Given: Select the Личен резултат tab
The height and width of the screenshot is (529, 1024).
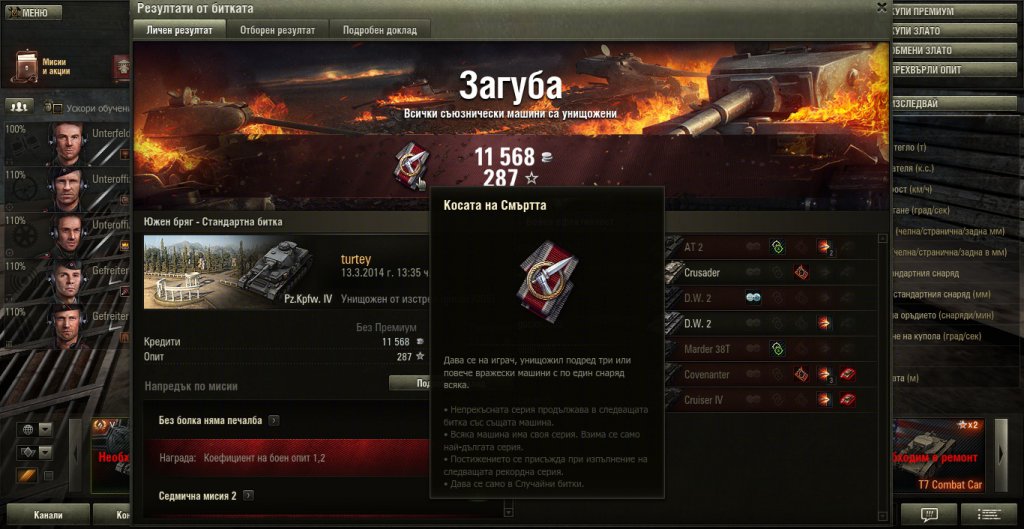Looking at the screenshot, I should point(180,30).
